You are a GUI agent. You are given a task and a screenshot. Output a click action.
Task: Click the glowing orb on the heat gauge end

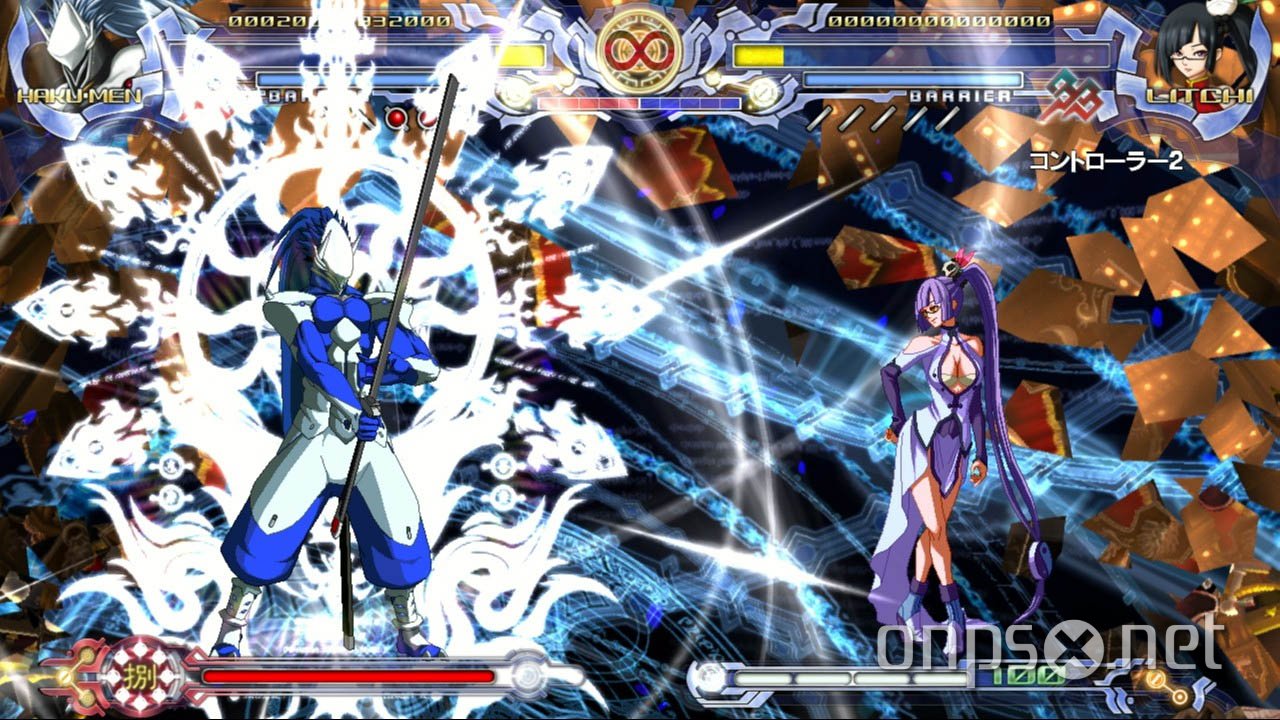[x=528, y=672]
